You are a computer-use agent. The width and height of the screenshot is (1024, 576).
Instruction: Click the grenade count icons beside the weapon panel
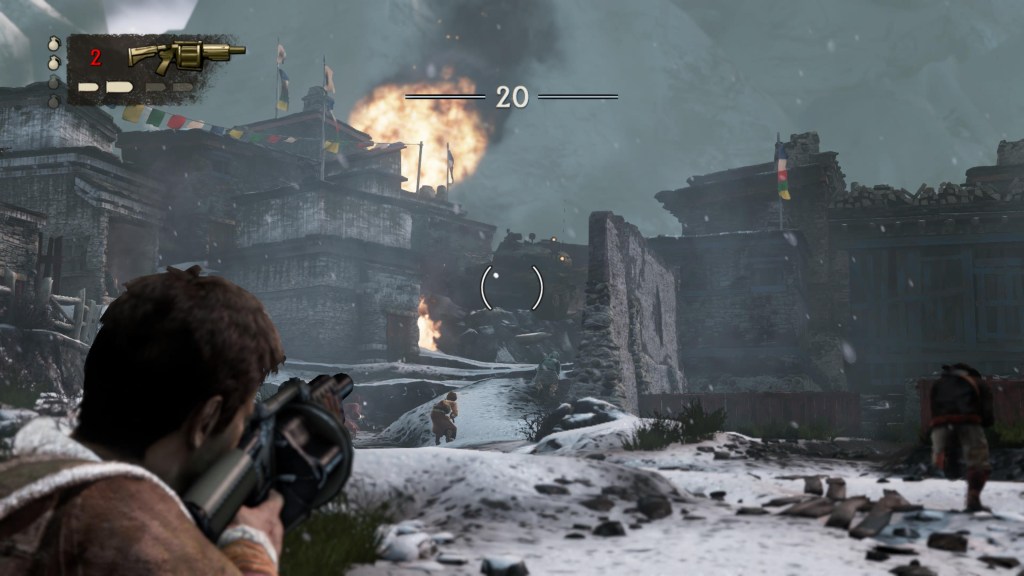53,70
